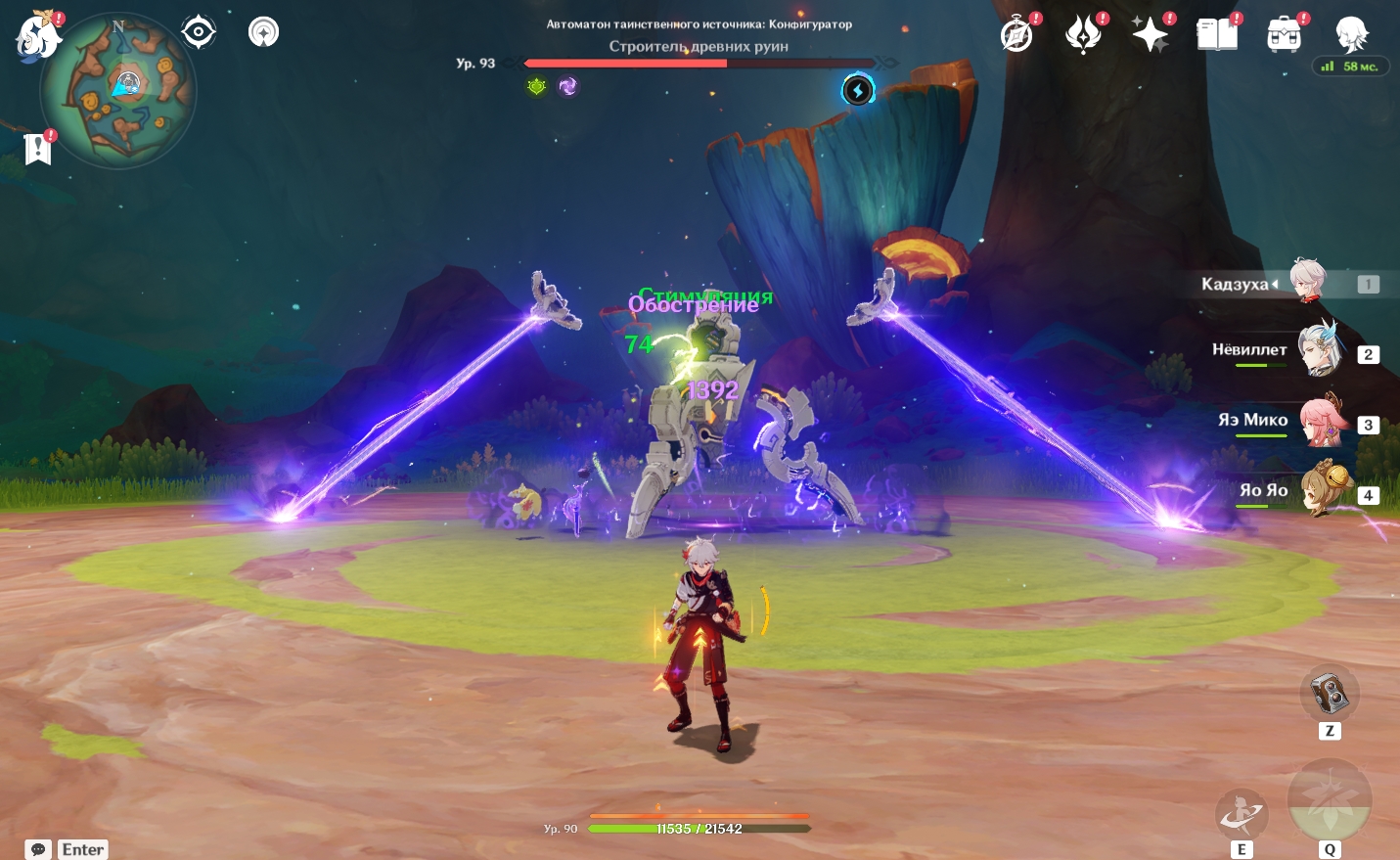
Task: Click the target-shaped icon beside the minimap
Action: (x=199, y=32)
